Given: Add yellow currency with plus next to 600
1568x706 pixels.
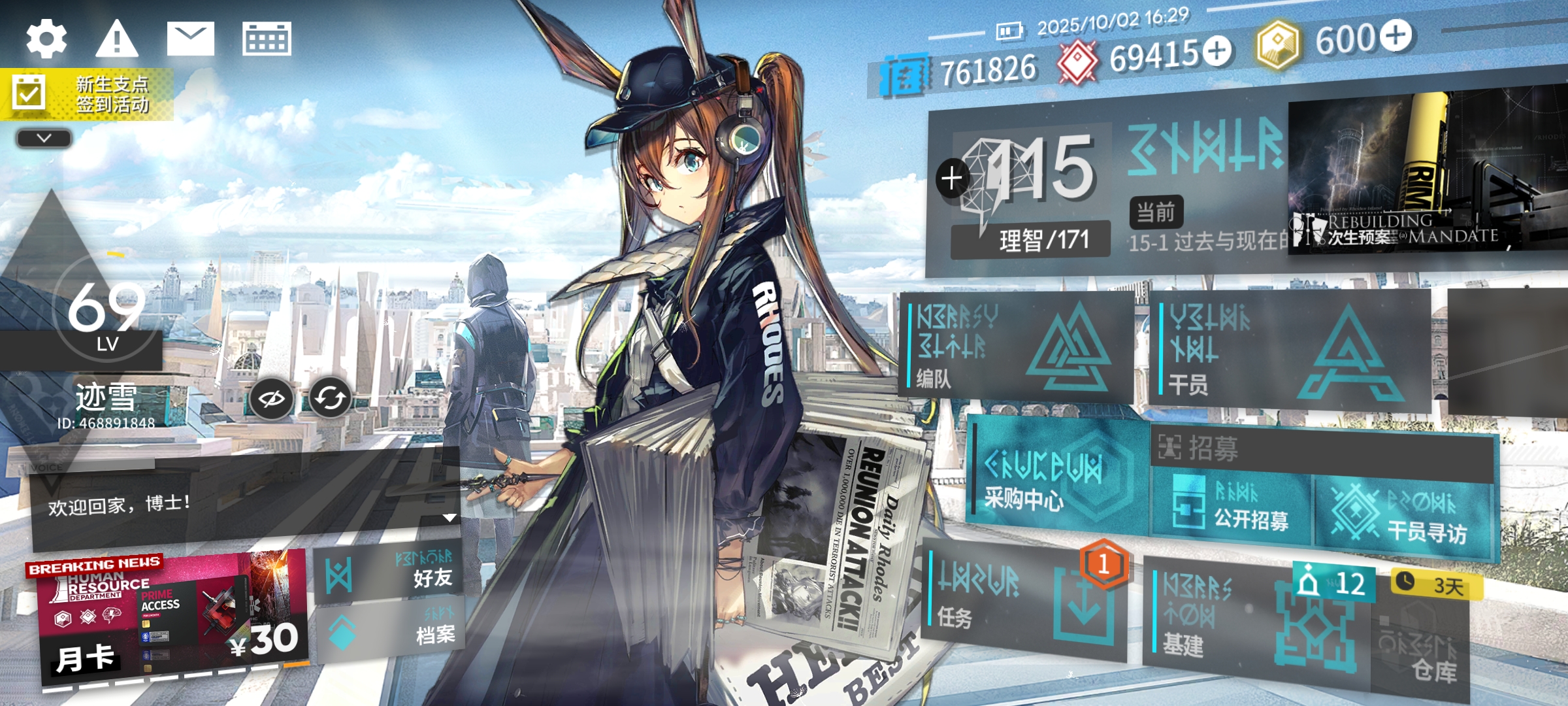Looking at the screenshot, I should pos(1396,35).
